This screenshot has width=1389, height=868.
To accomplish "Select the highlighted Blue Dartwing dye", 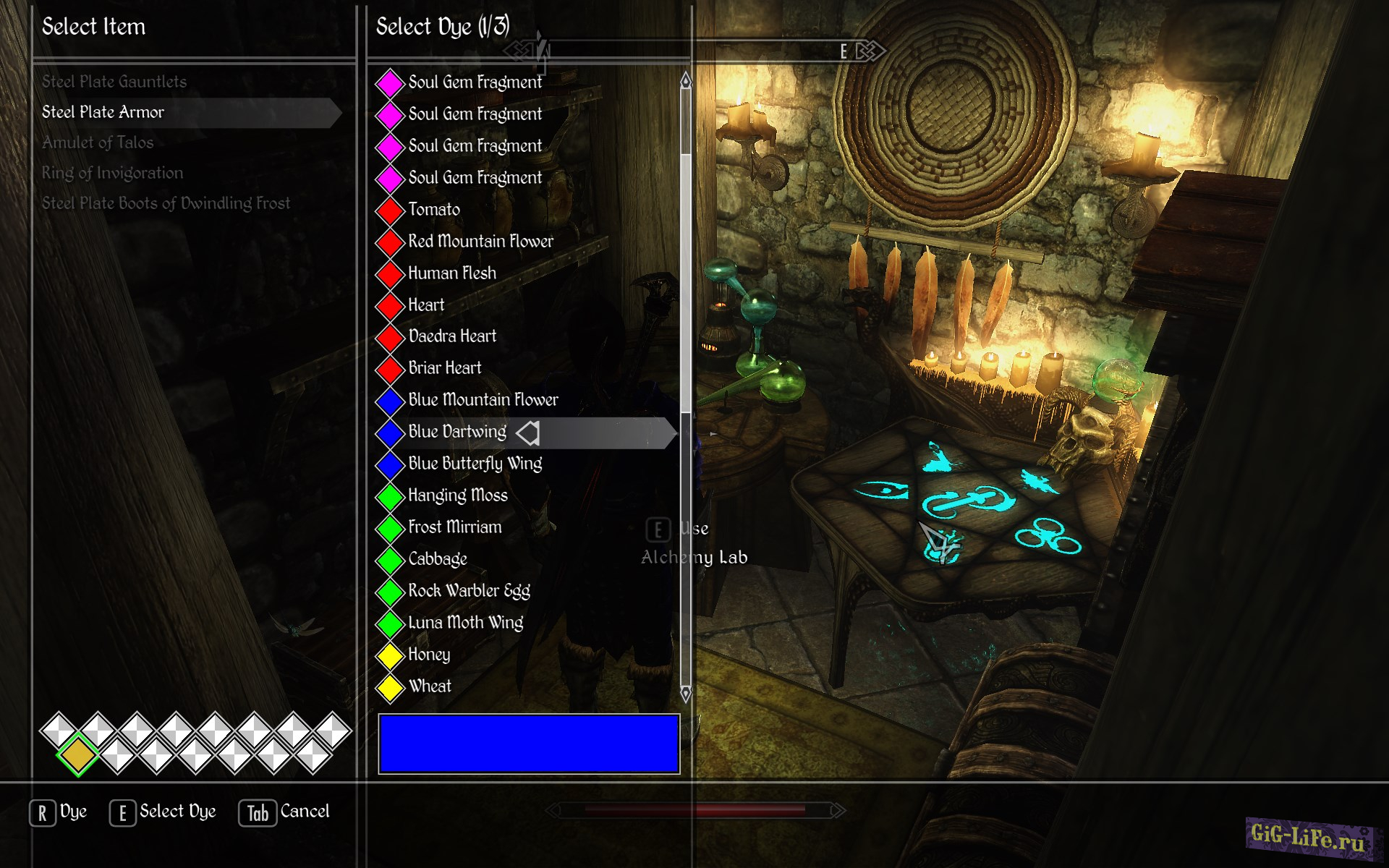I will point(457,432).
